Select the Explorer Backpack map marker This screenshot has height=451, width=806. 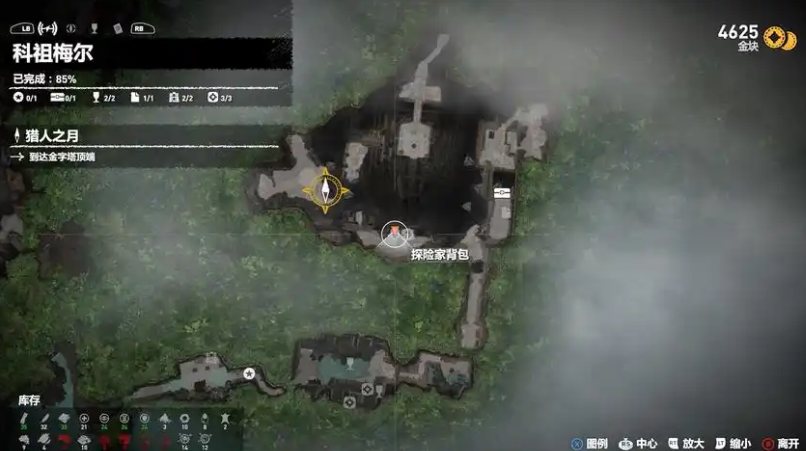(396, 234)
